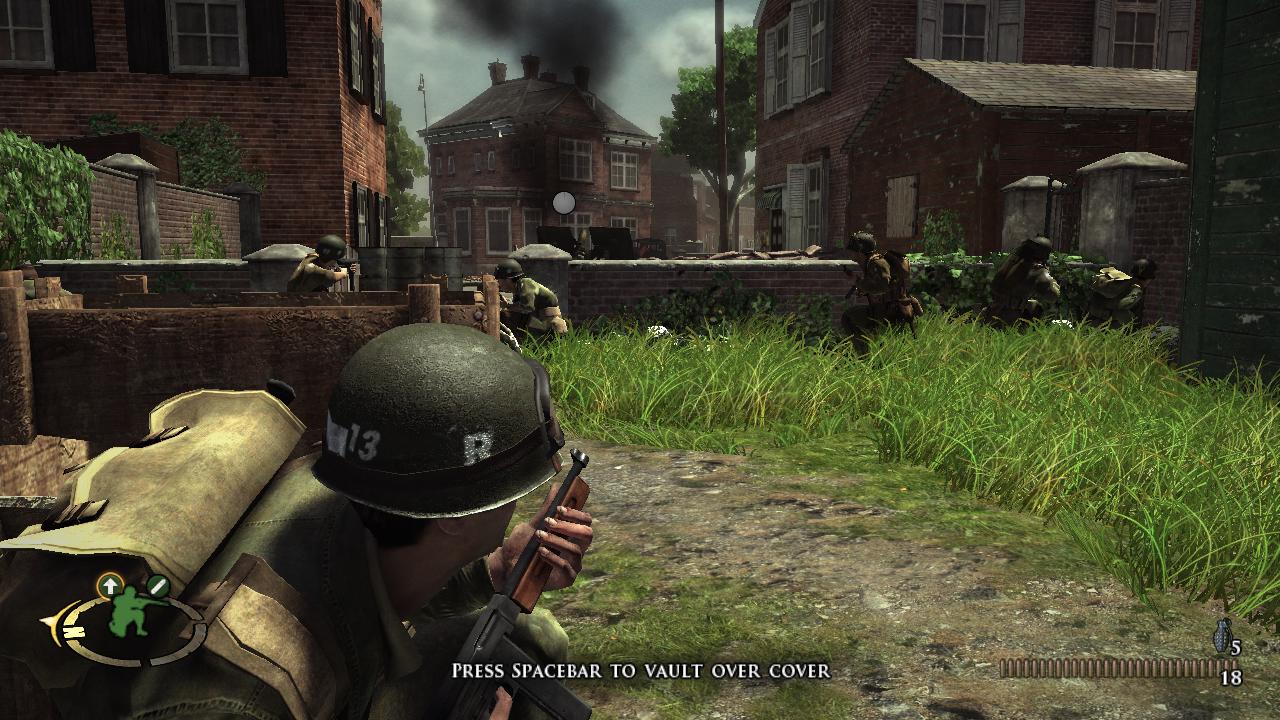Click the green diagonal-slash status icon
Viewport: 1280px width, 720px height.
157,585
